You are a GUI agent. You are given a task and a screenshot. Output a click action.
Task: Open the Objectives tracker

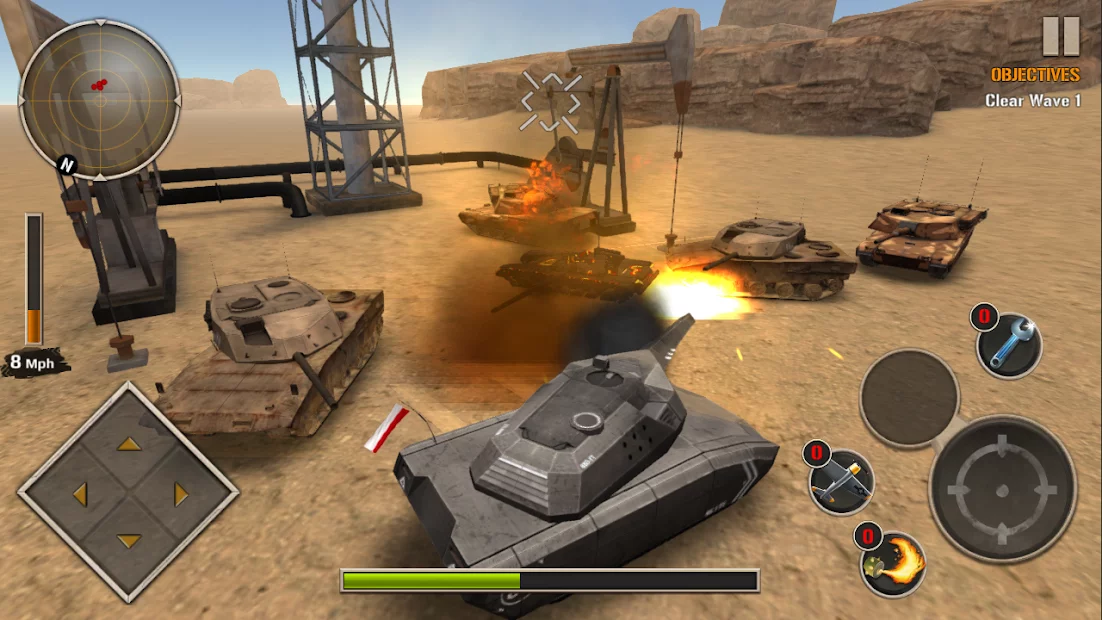[1035, 75]
